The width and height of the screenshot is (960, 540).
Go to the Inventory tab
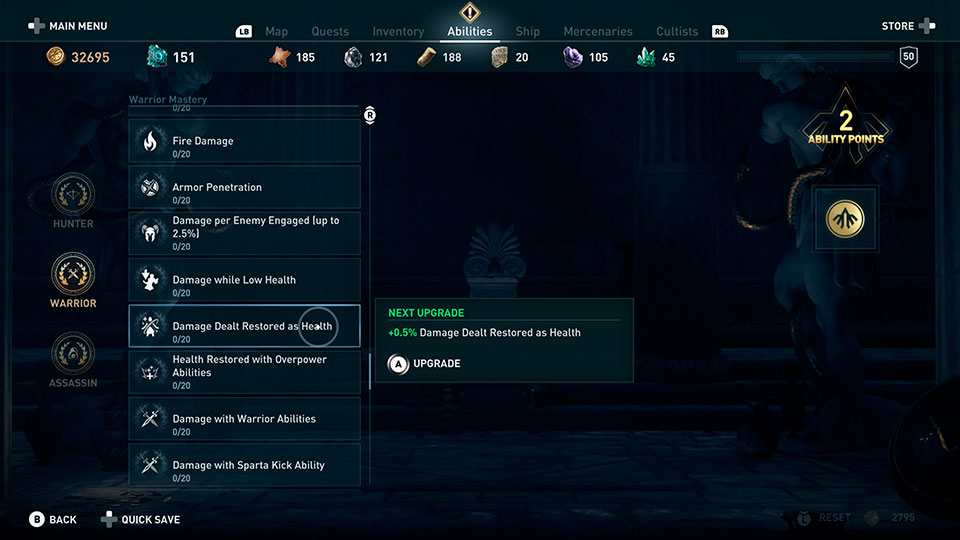[398, 32]
